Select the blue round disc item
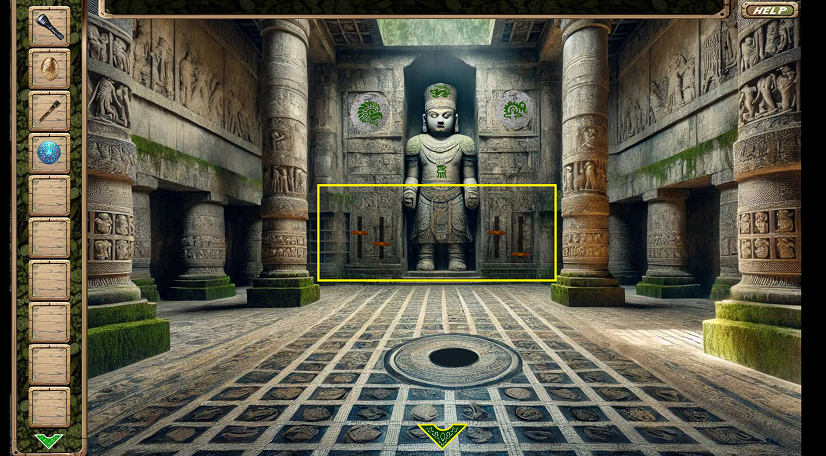The width and height of the screenshot is (826, 456). pyautogui.click(x=49, y=152)
